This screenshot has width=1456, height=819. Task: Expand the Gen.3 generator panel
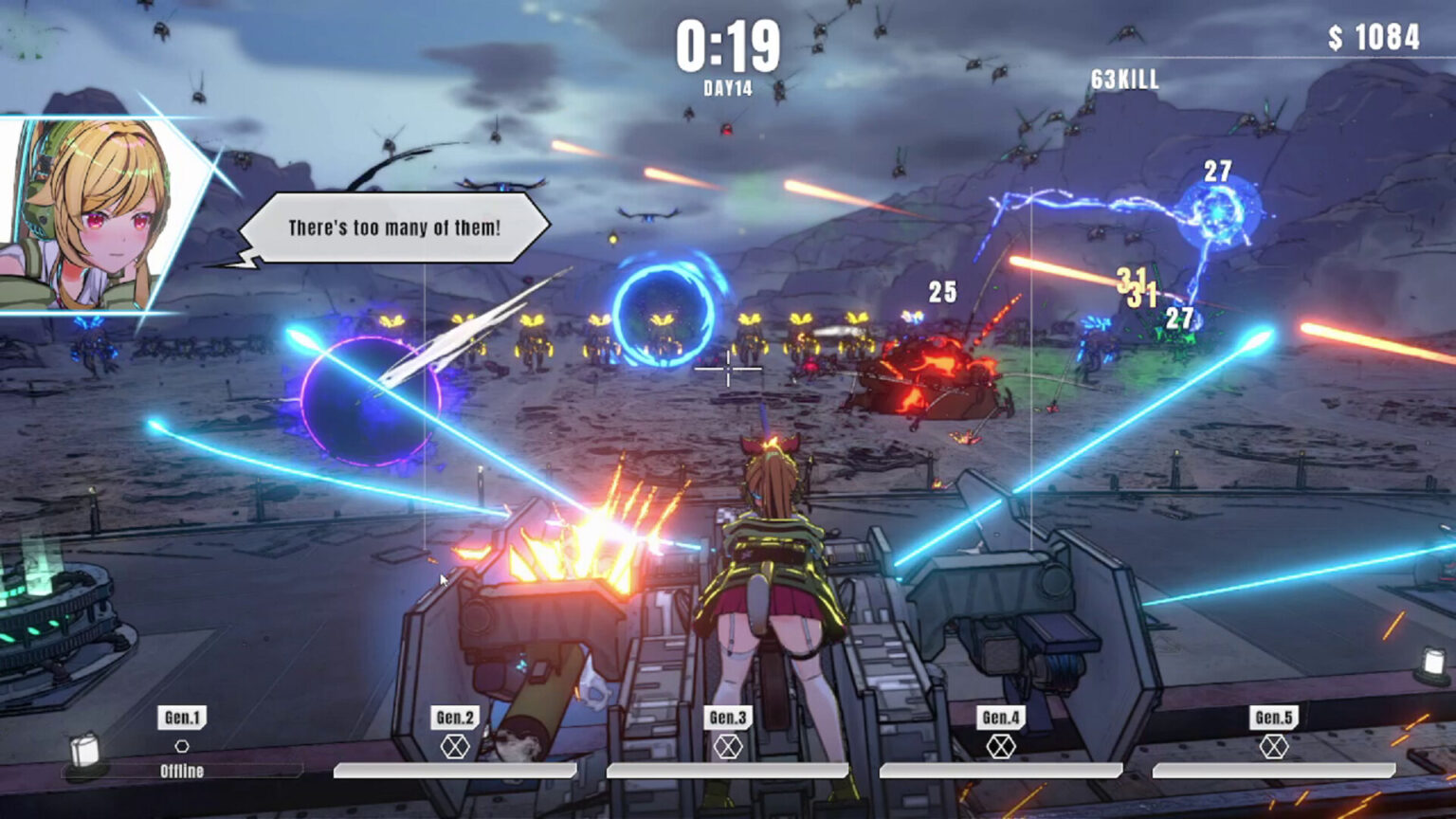tap(726, 719)
